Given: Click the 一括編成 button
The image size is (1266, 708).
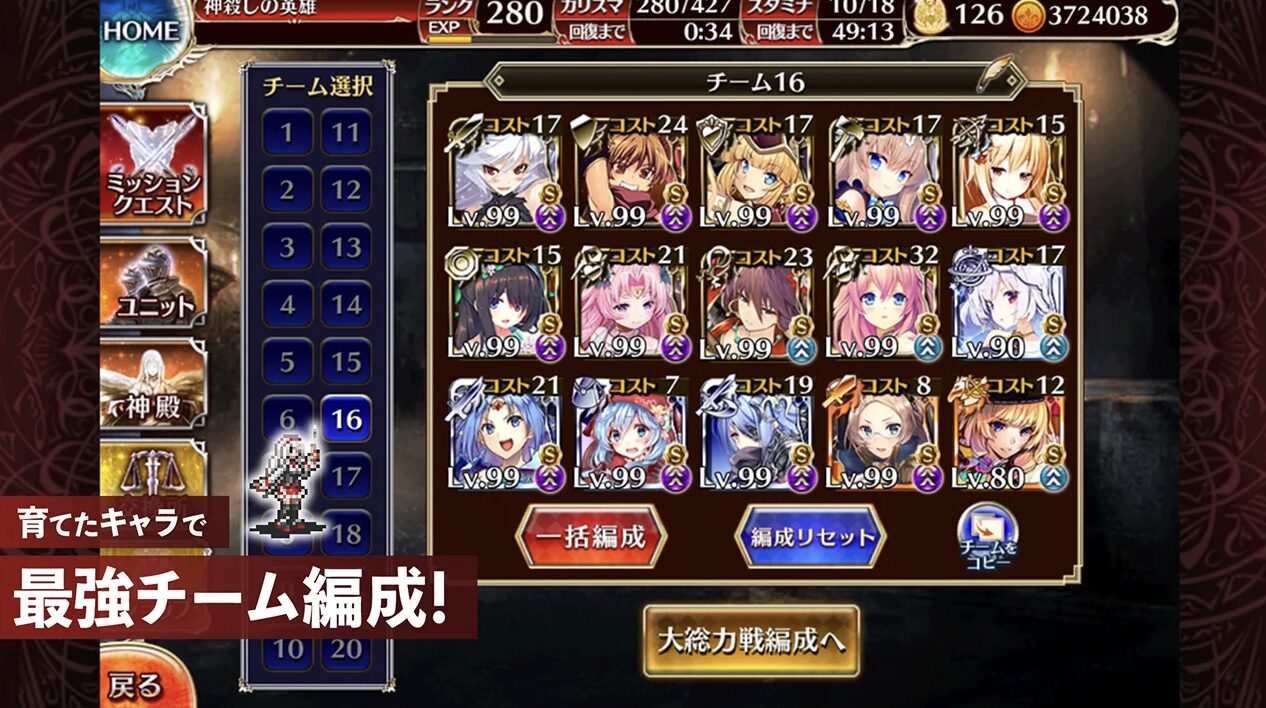Looking at the screenshot, I should (x=590, y=536).
